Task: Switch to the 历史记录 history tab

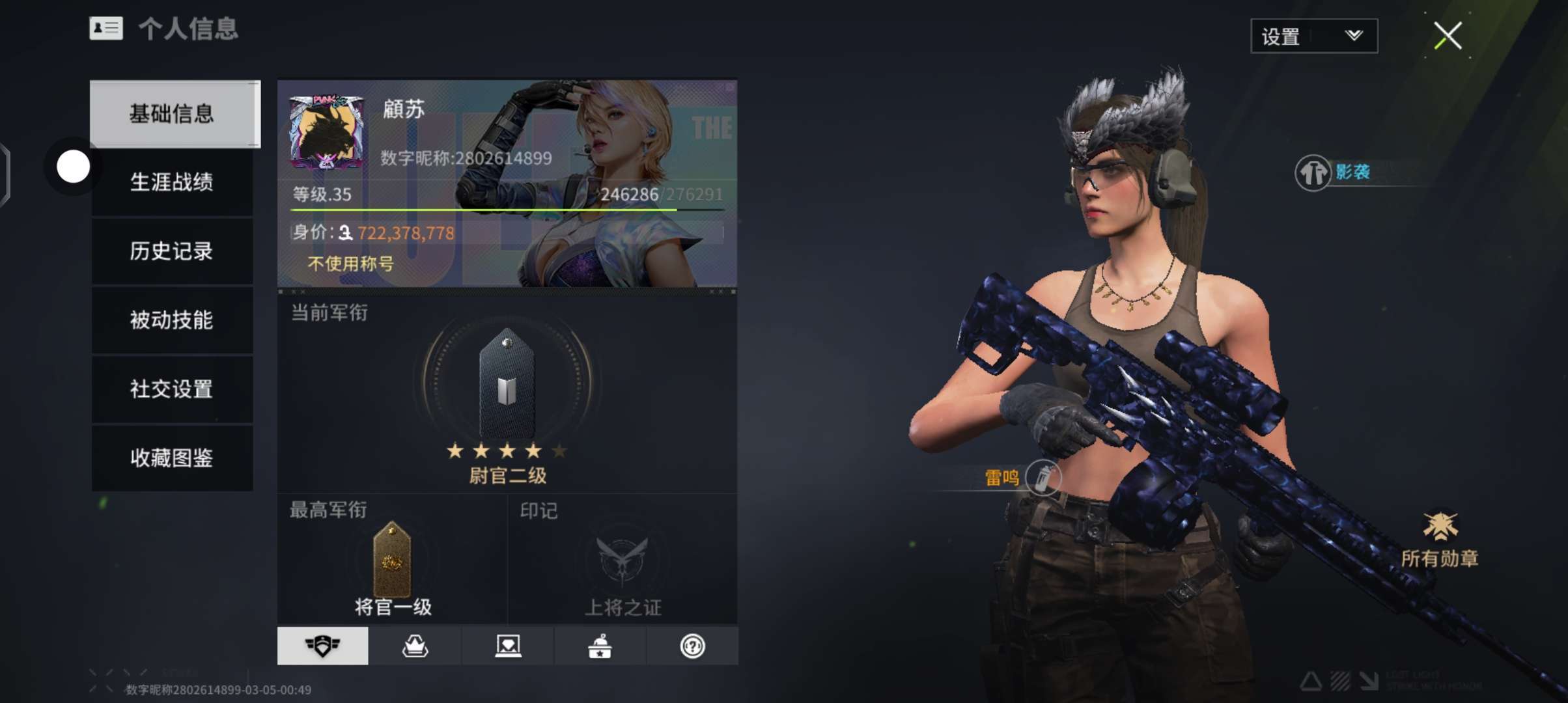Action: (x=172, y=251)
